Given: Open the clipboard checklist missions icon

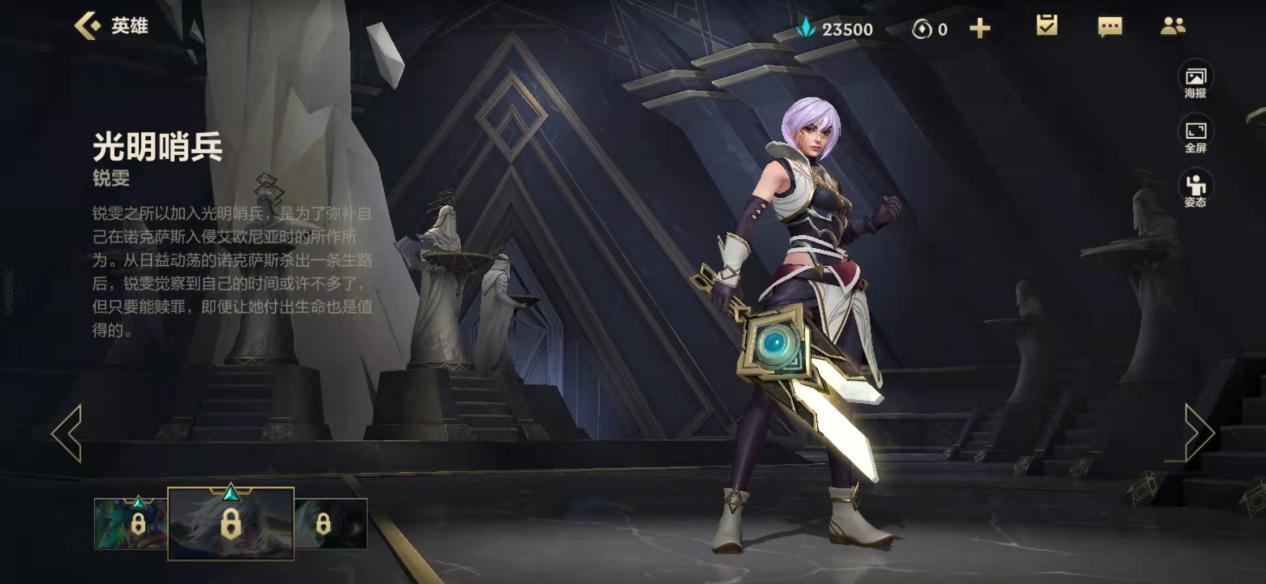Looking at the screenshot, I should point(1046,26).
